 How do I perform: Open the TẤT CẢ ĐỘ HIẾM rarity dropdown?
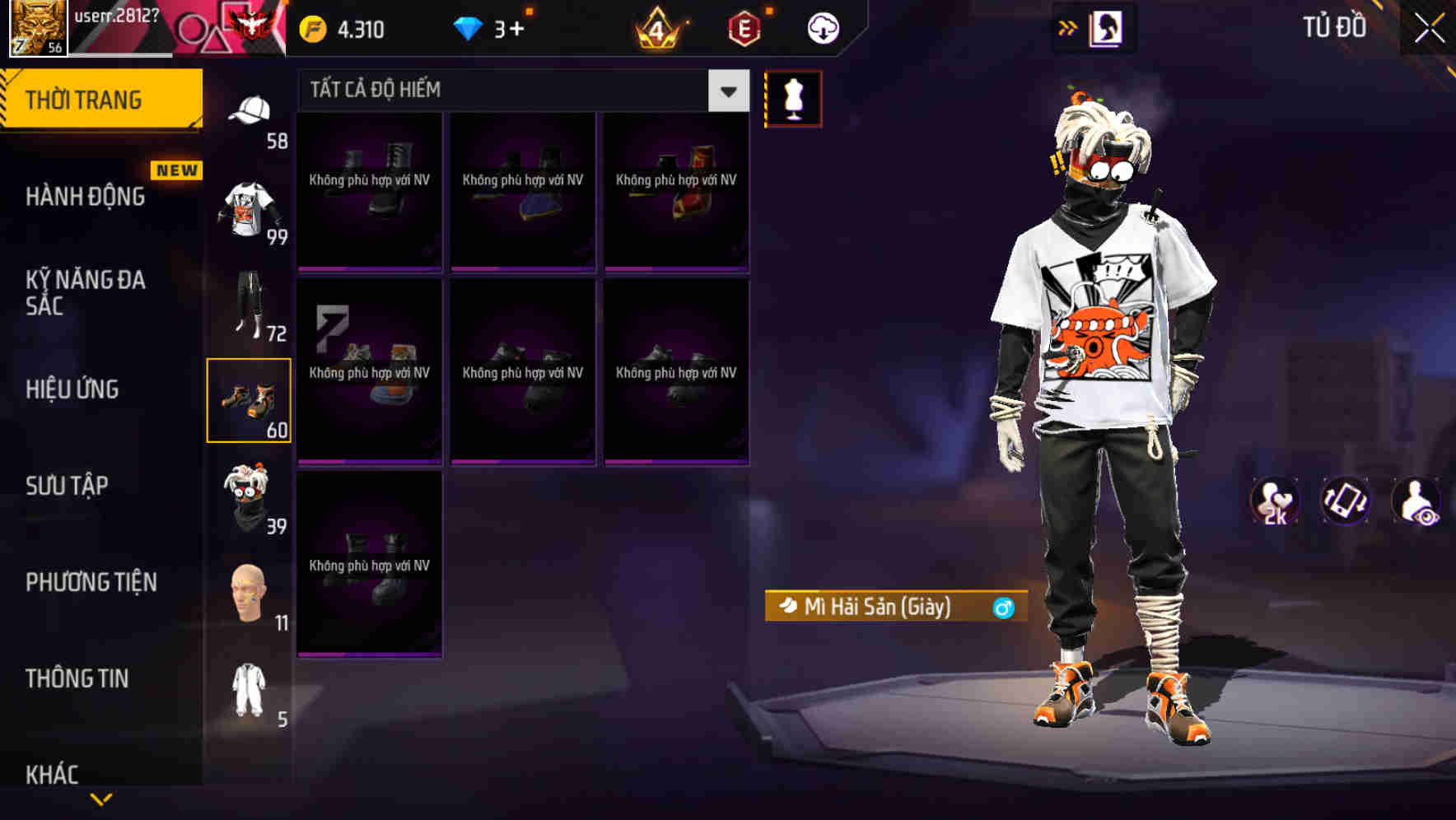point(519,91)
